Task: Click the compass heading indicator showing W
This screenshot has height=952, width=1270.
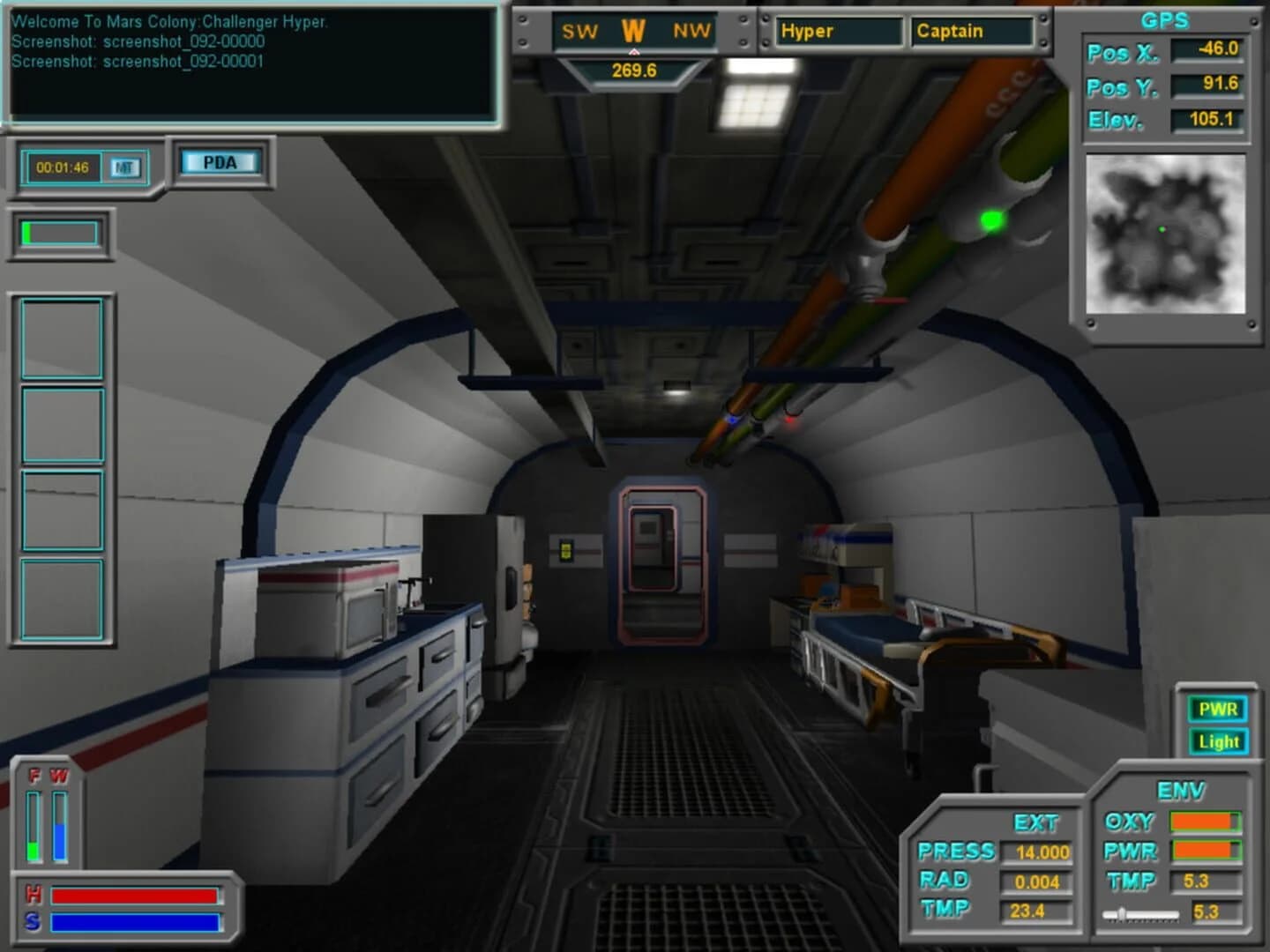Action: tap(632, 31)
